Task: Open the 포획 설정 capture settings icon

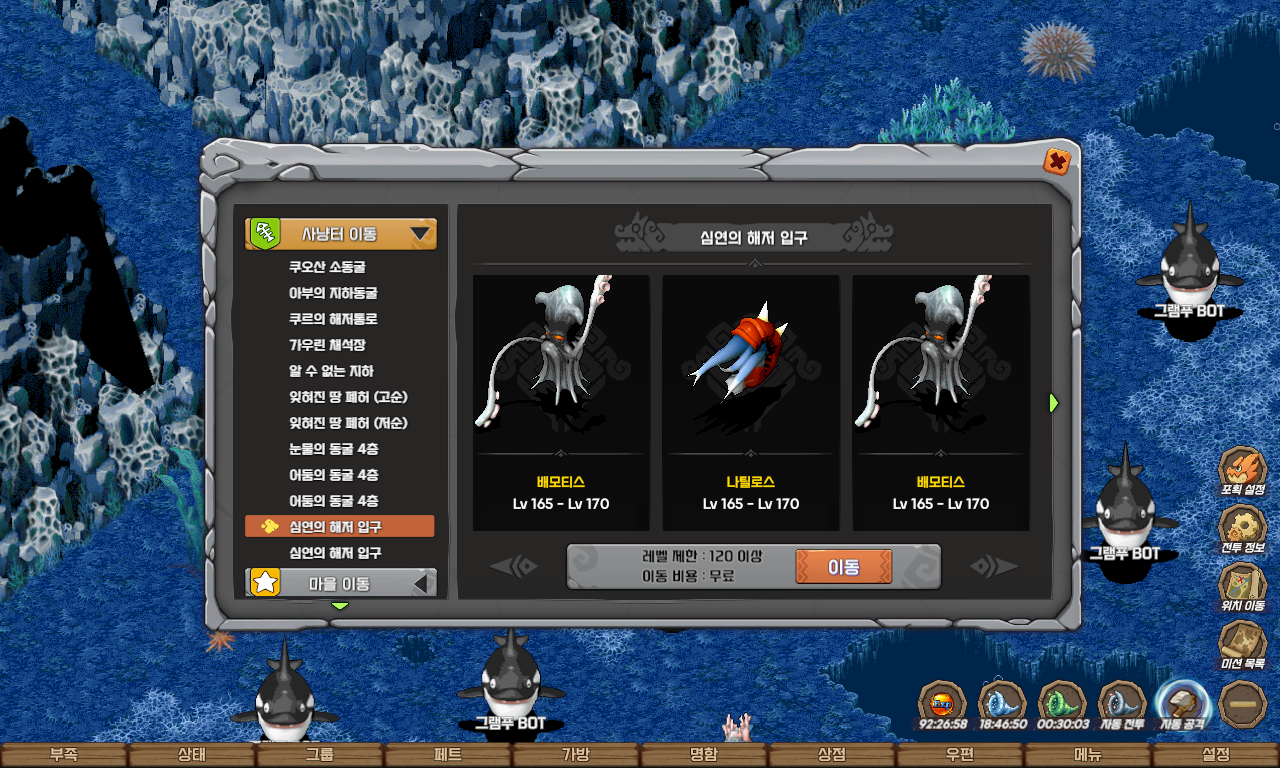Action: (1243, 472)
